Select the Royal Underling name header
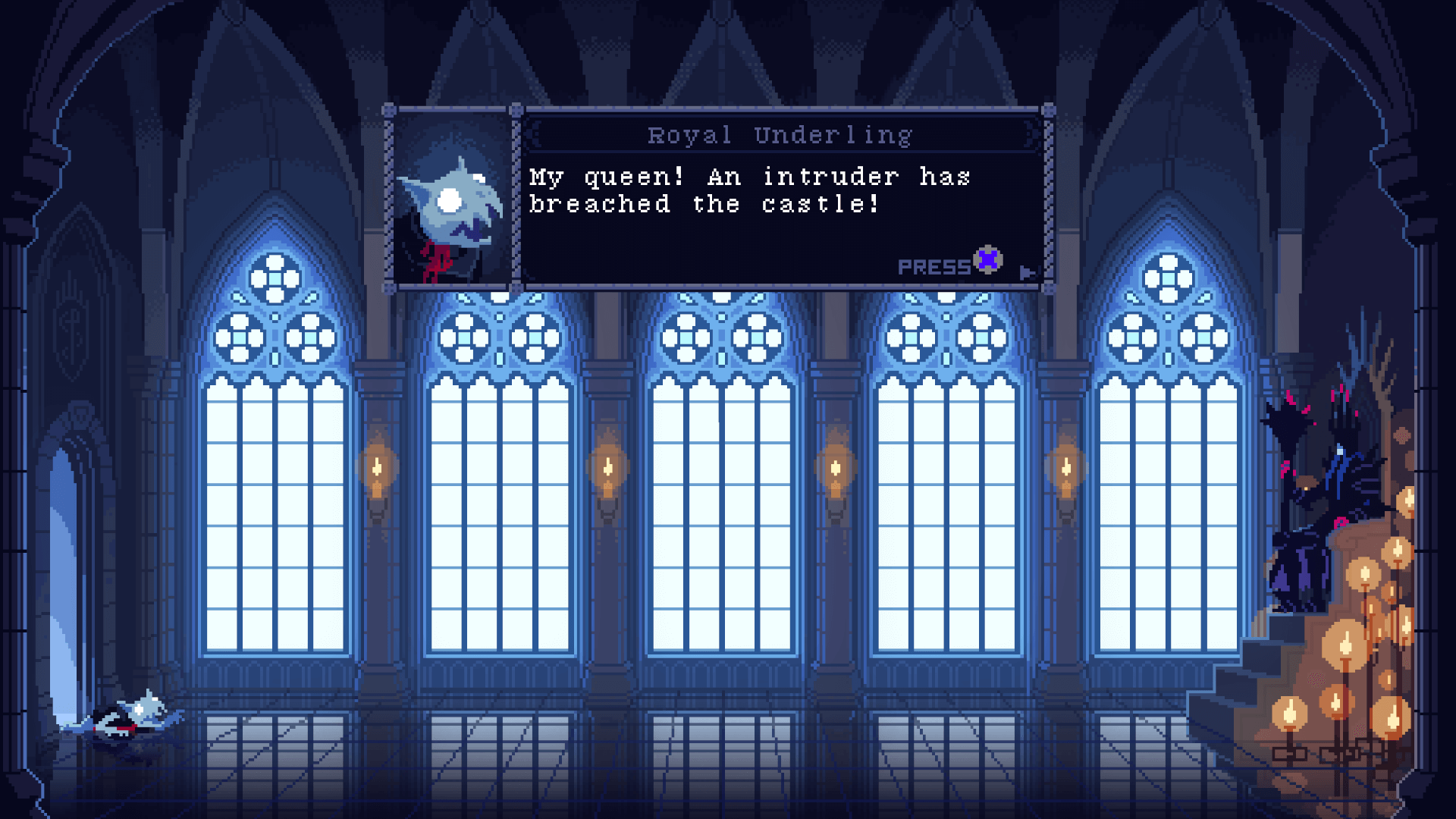Image resolution: width=1456 pixels, height=819 pixels. [x=780, y=134]
